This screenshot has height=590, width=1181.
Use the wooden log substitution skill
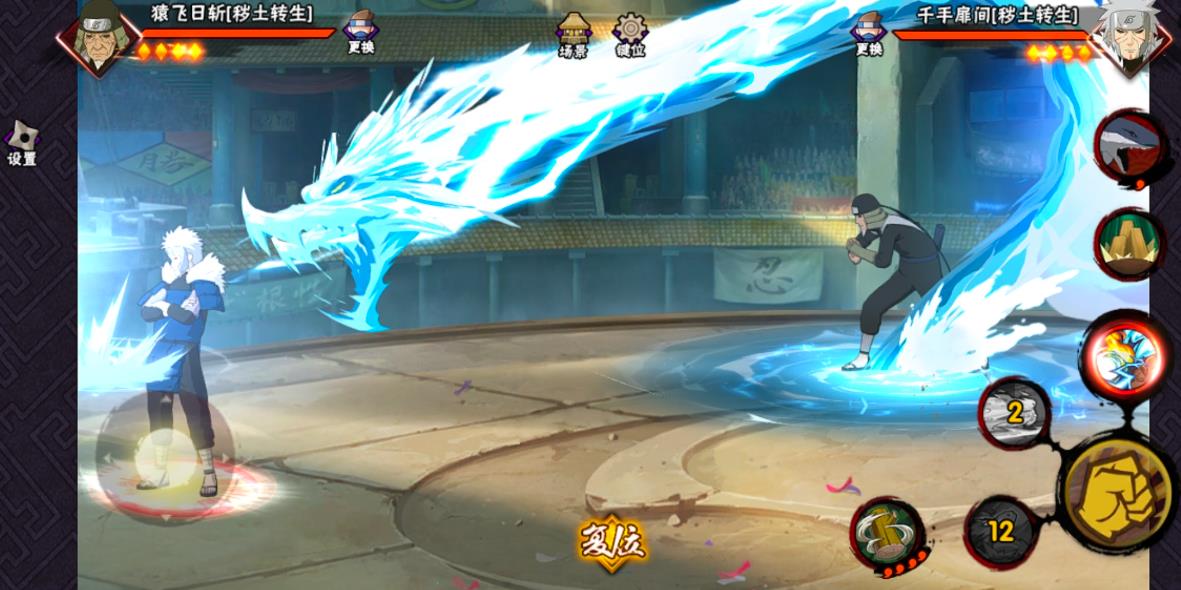[x=886, y=535]
